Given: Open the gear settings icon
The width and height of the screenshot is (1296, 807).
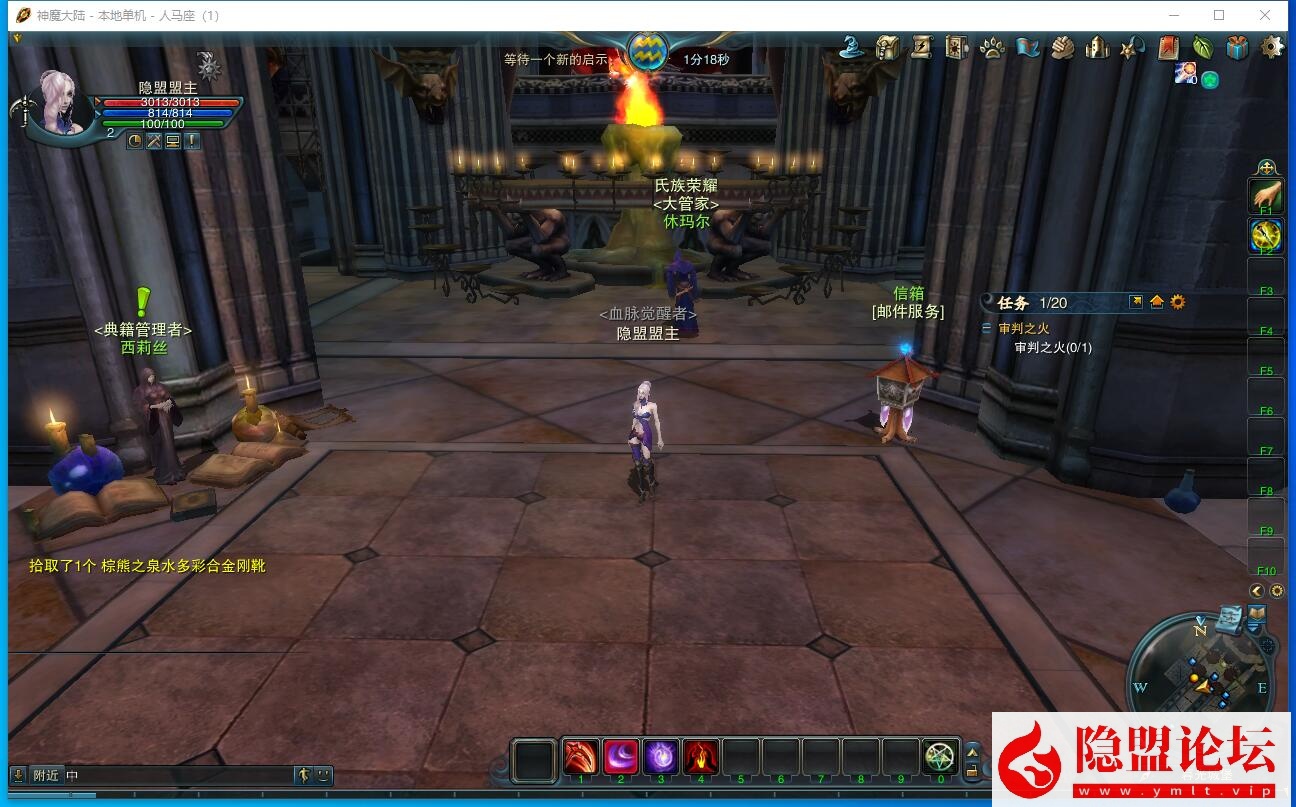Looking at the screenshot, I should (1272, 47).
